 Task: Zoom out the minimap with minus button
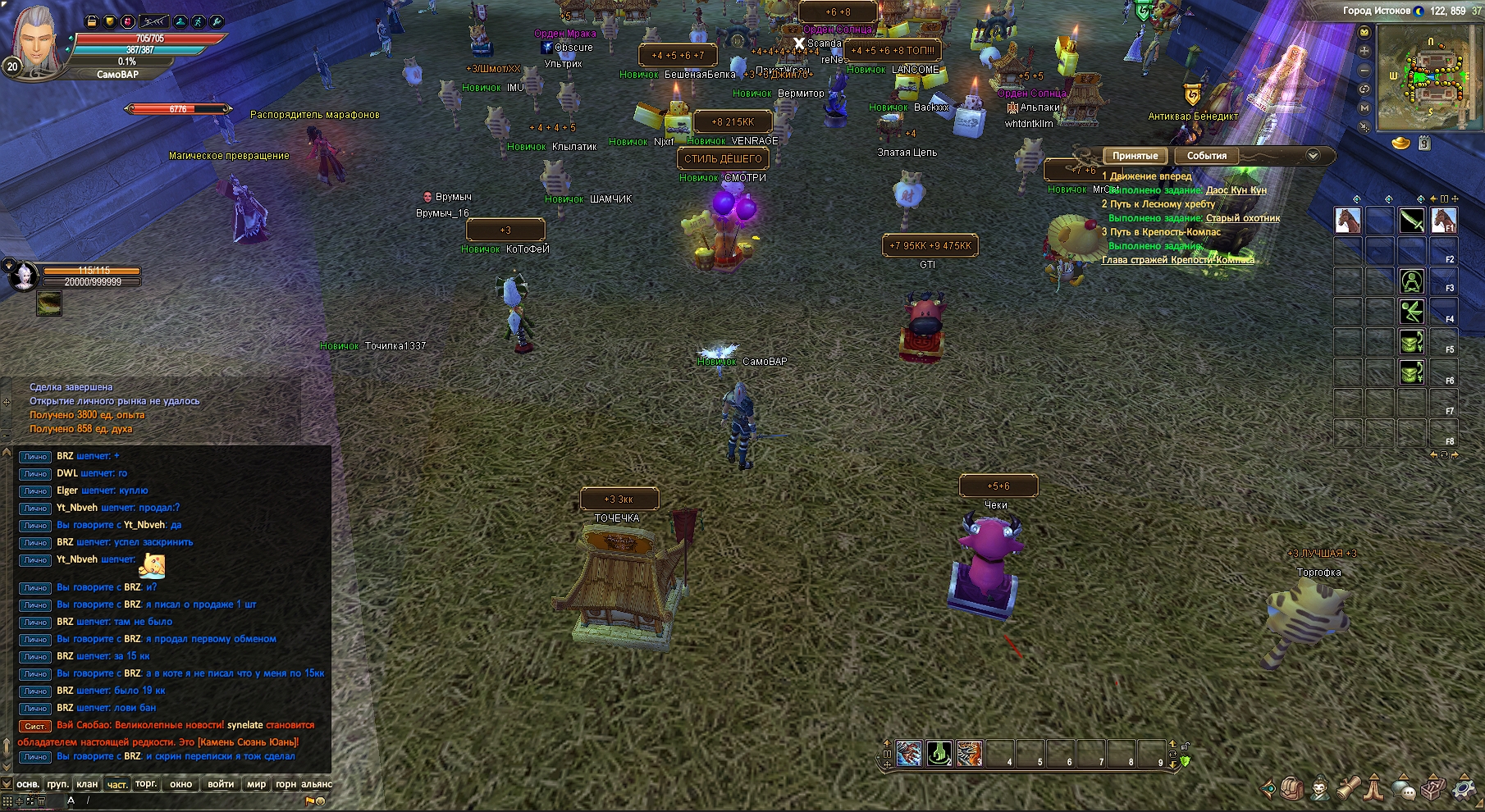pyautogui.click(x=1364, y=70)
